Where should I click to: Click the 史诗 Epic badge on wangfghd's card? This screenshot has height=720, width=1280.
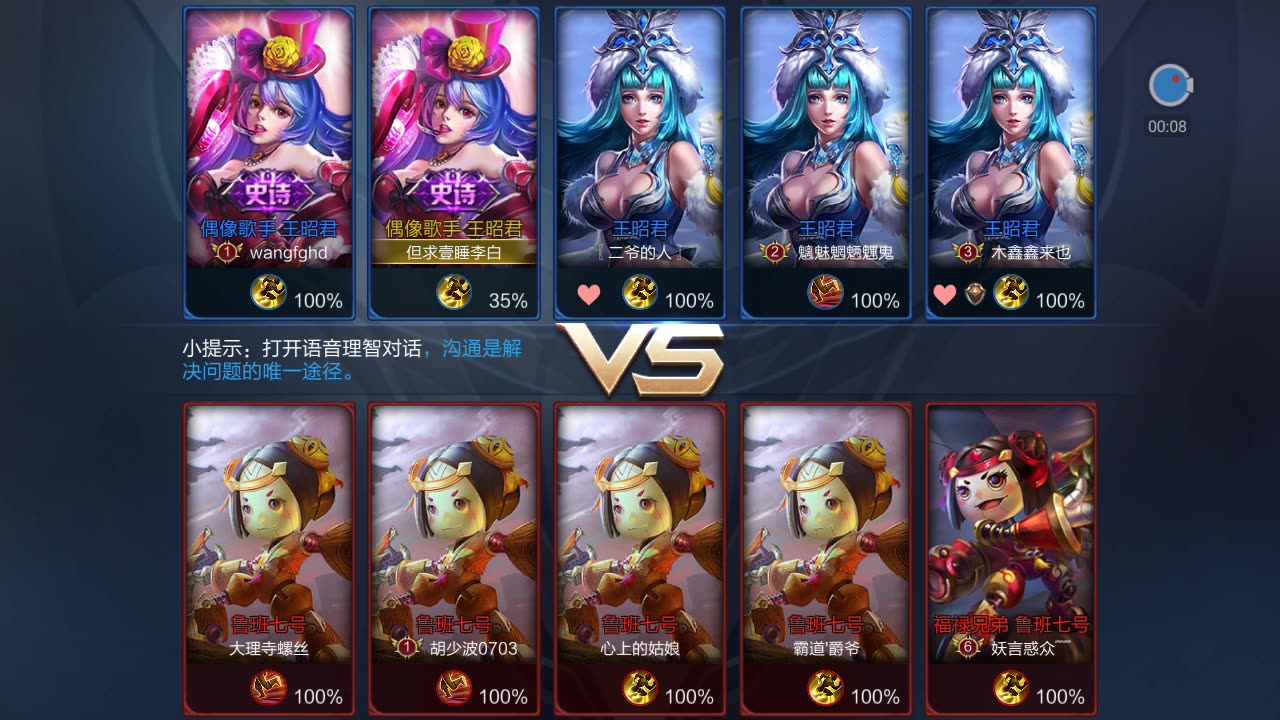(x=268, y=192)
